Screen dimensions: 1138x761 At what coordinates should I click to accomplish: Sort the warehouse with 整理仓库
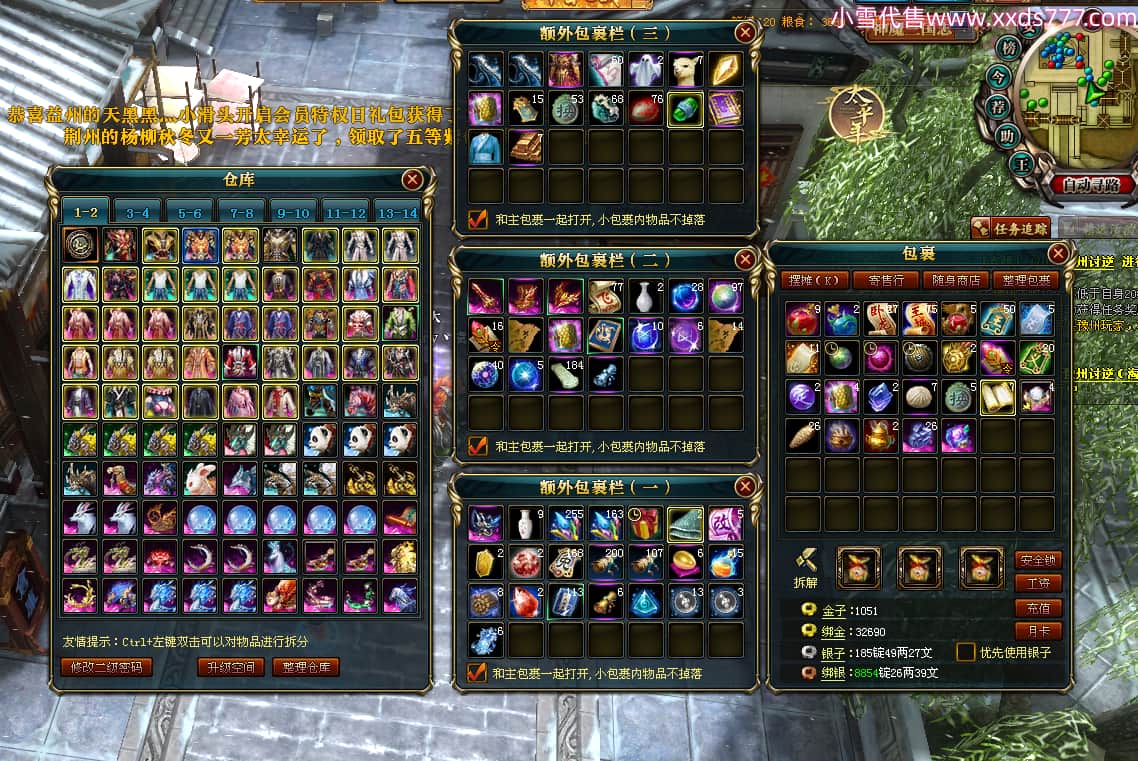(x=306, y=667)
